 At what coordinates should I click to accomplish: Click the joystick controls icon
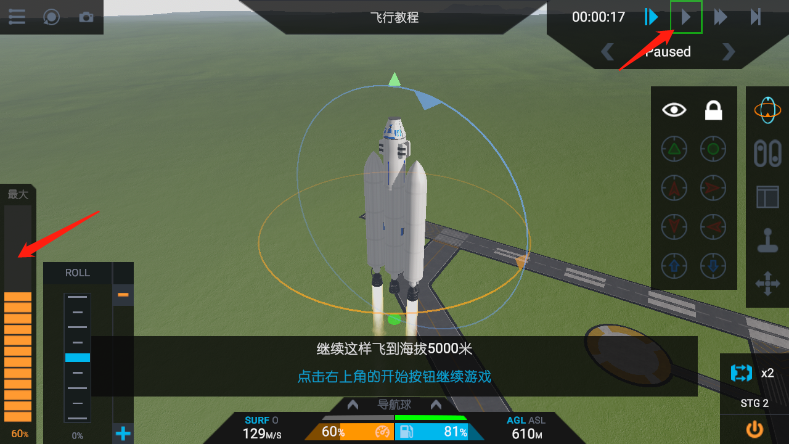pos(767,241)
